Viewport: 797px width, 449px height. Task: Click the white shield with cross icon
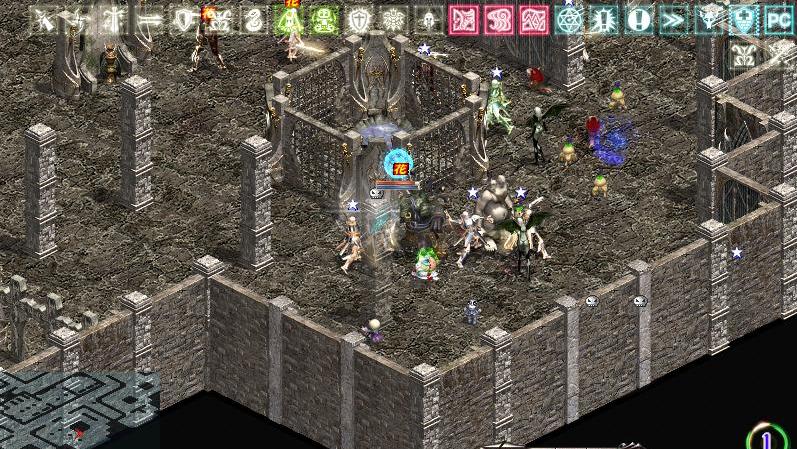coord(359,20)
